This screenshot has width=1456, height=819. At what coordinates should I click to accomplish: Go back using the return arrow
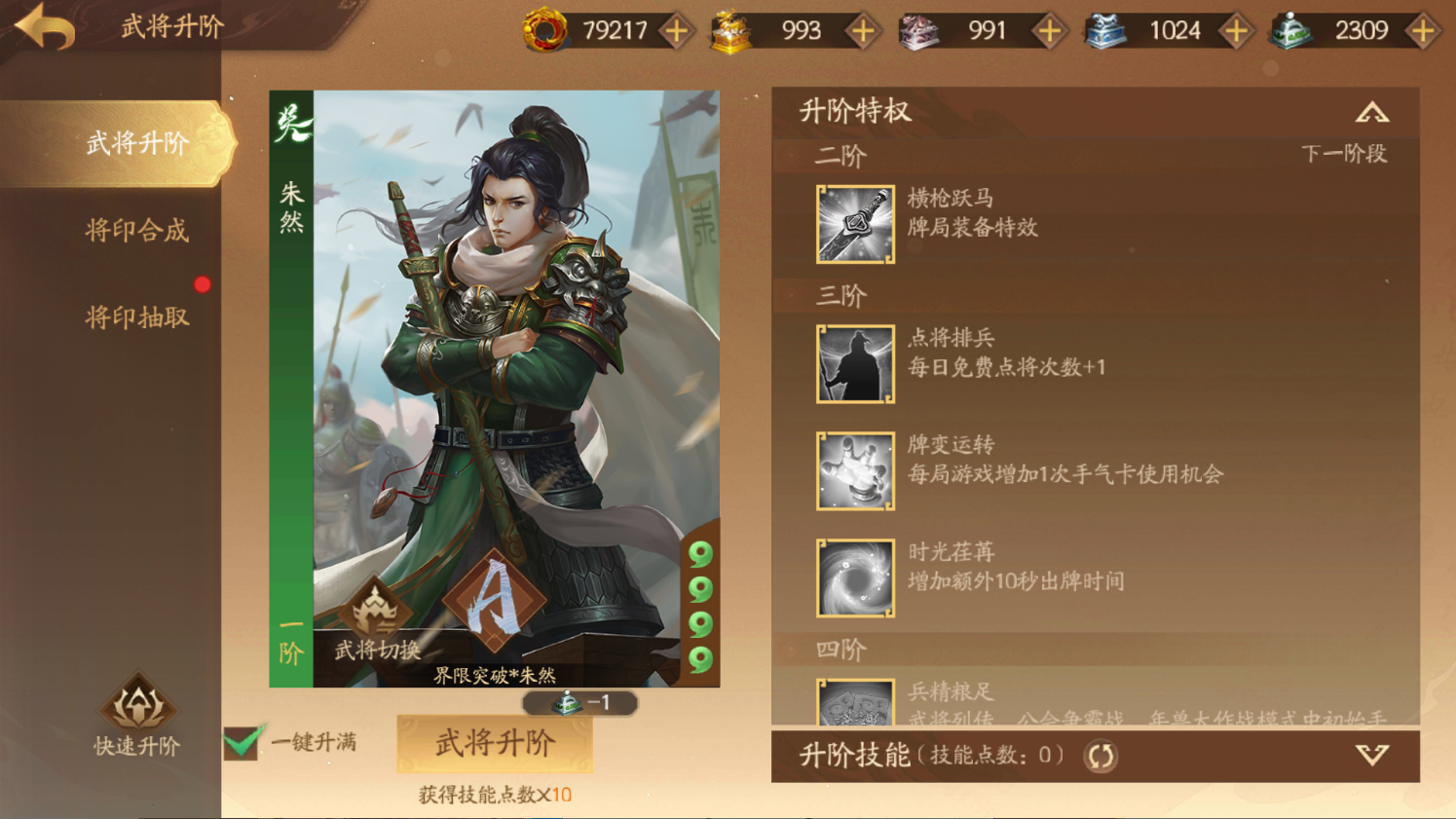[45, 27]
